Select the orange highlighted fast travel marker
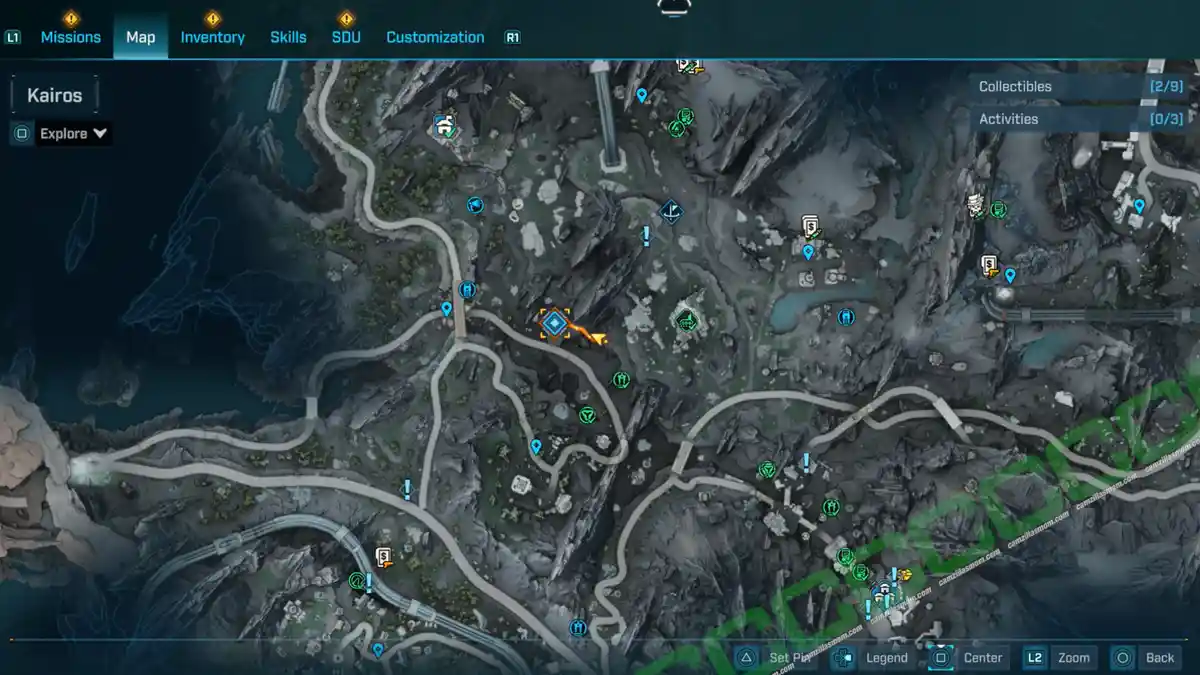This screenshot has width=1200, height=675. point(554,322)
